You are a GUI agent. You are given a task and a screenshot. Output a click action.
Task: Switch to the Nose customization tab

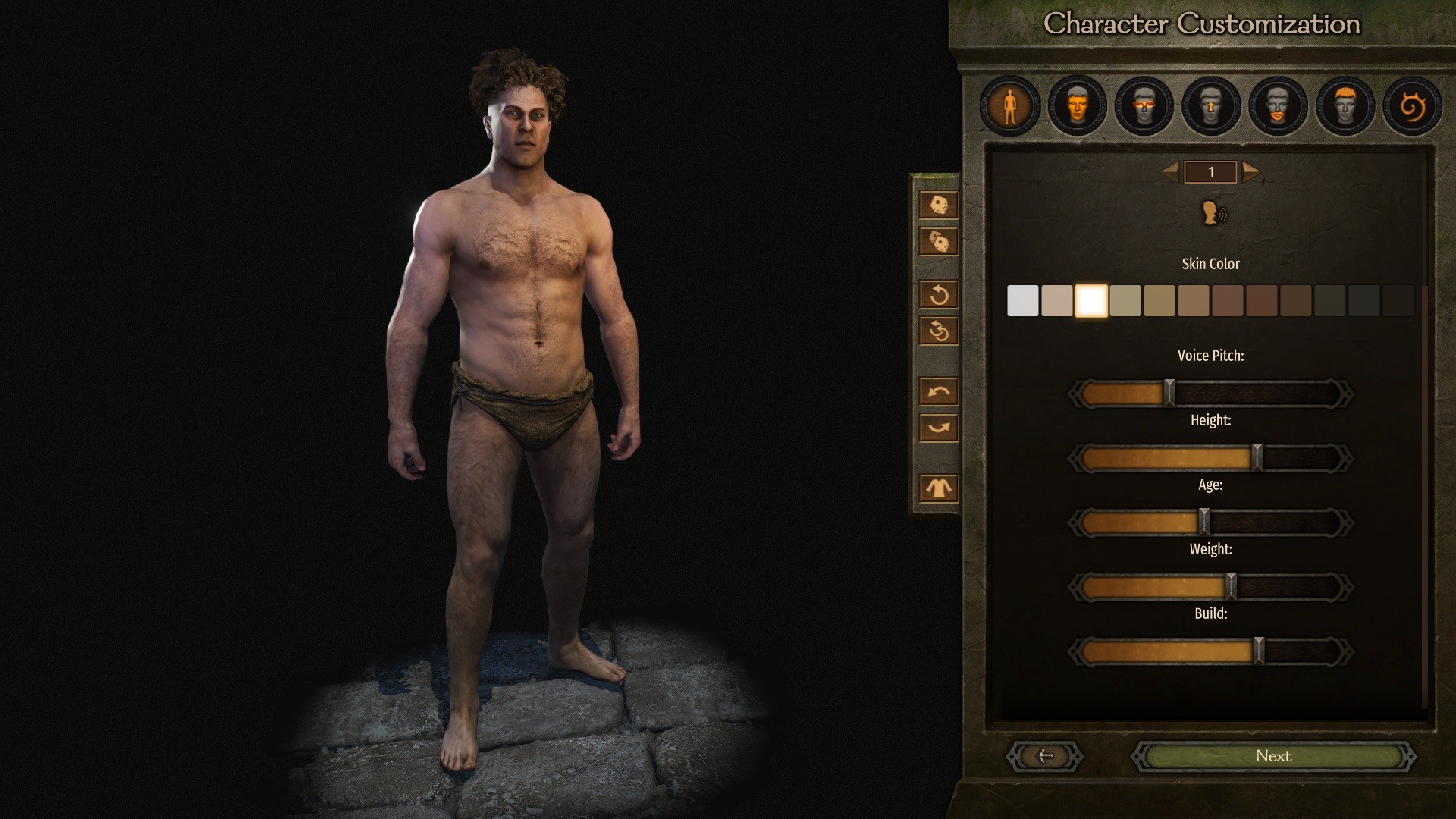point(1211,106)
